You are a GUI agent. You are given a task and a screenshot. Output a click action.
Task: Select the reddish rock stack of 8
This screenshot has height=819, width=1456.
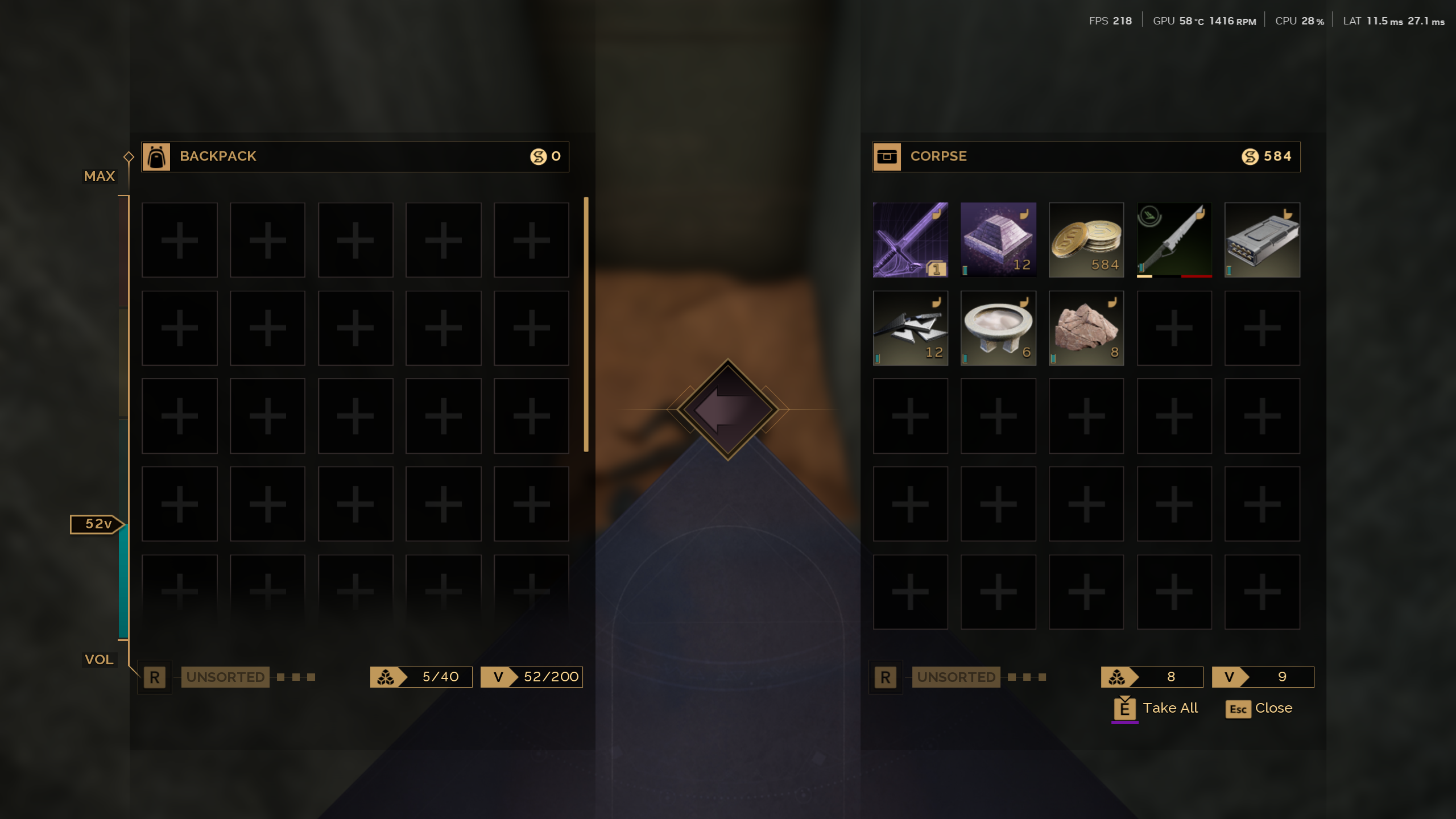click(1086, 328)
